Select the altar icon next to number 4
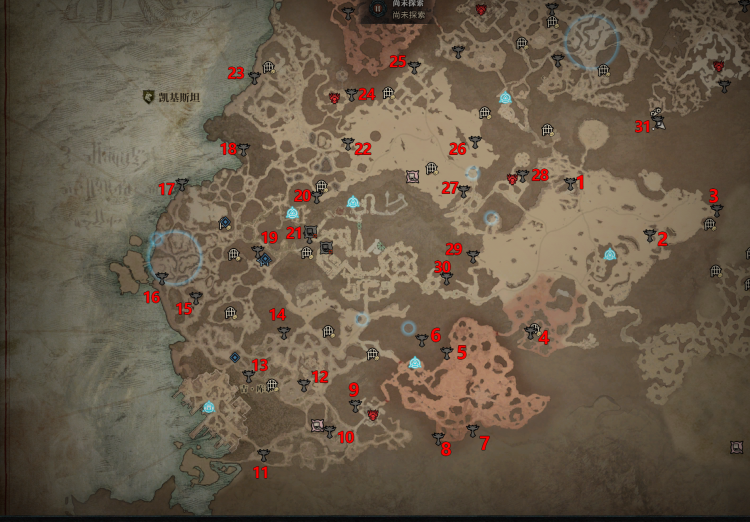The height and width of the screenshot is (522, 750). tap(530, 331)
